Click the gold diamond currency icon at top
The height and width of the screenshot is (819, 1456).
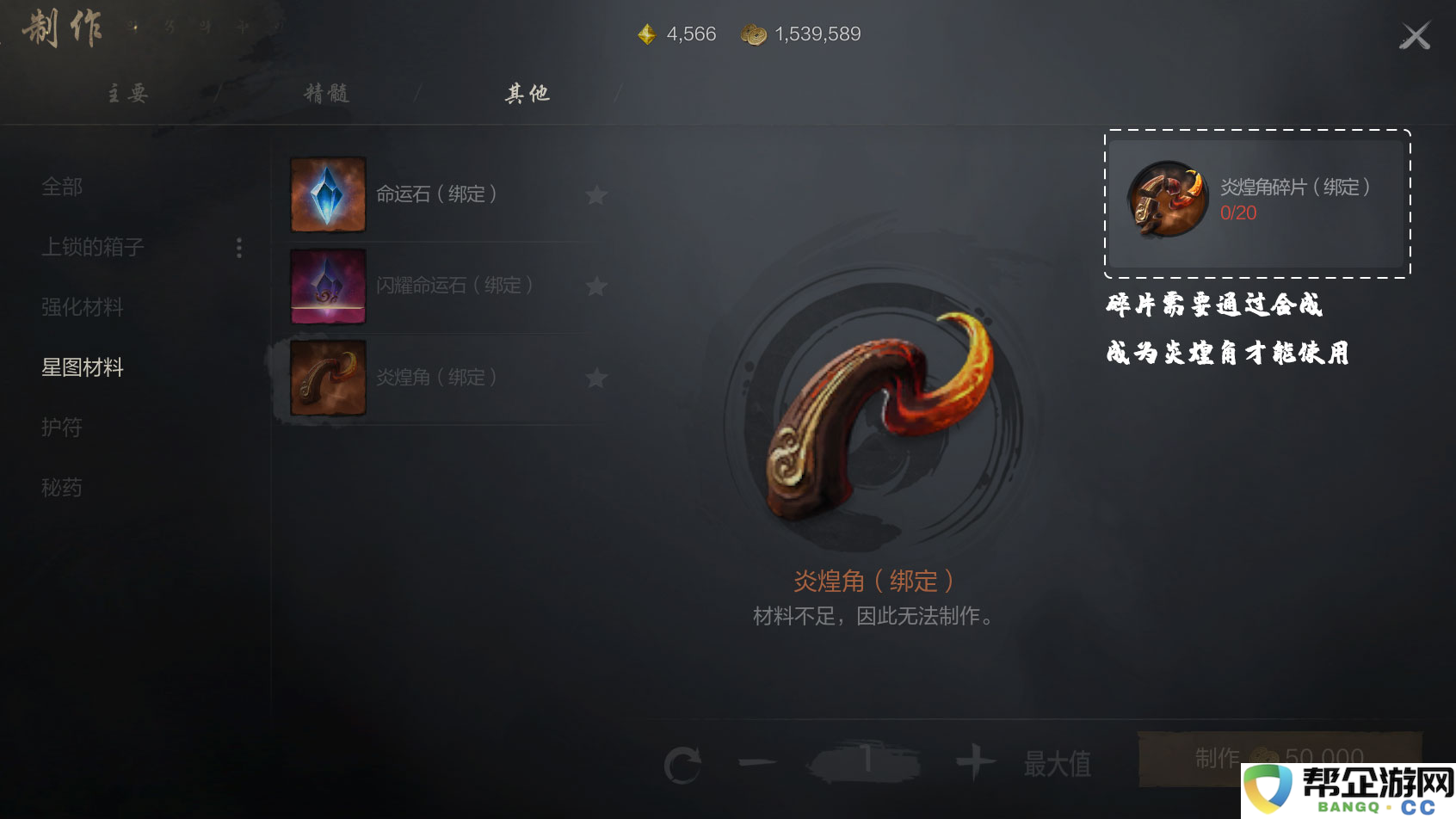pos(646,34)
